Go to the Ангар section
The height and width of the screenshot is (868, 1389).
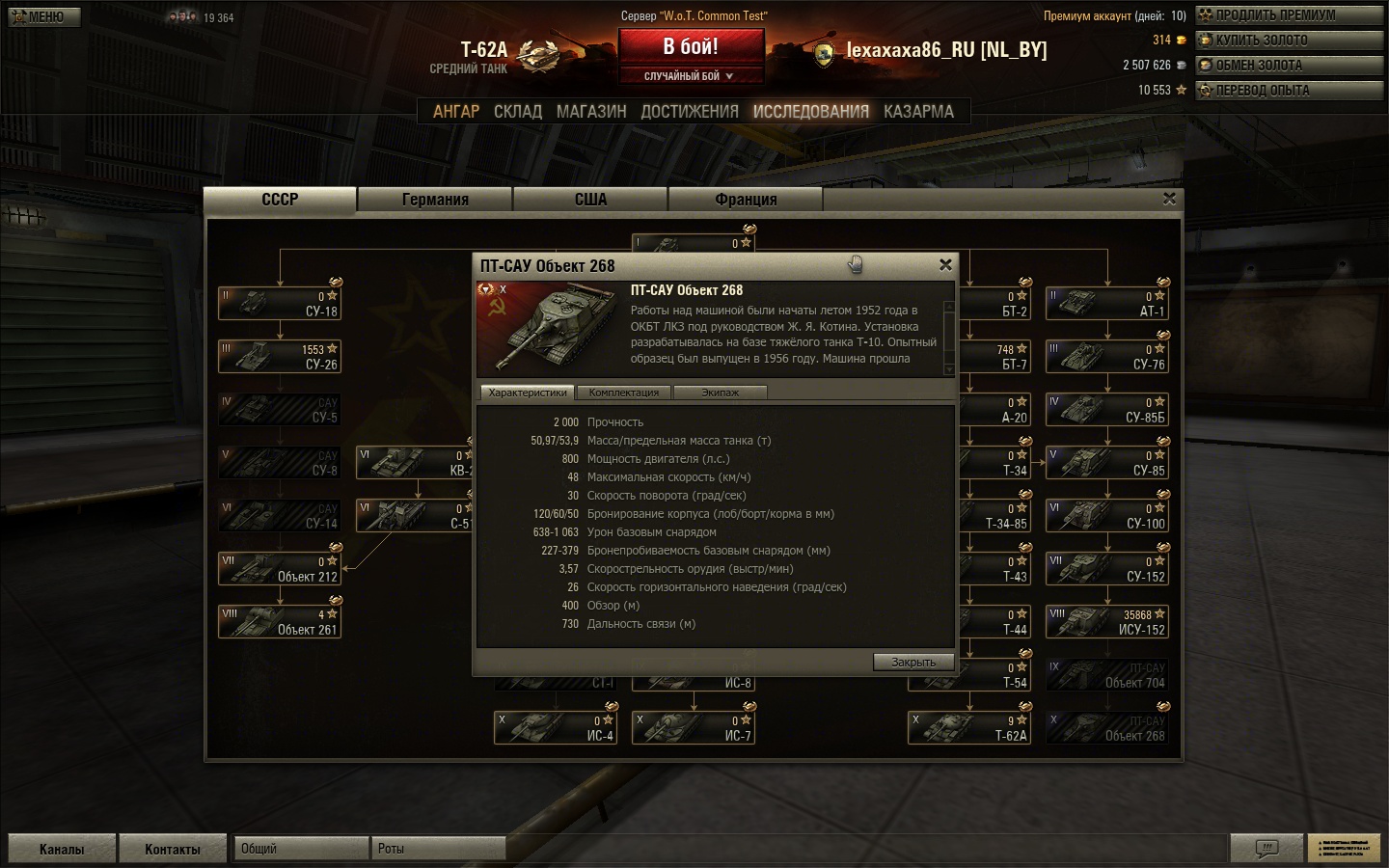tap(455, 112)
